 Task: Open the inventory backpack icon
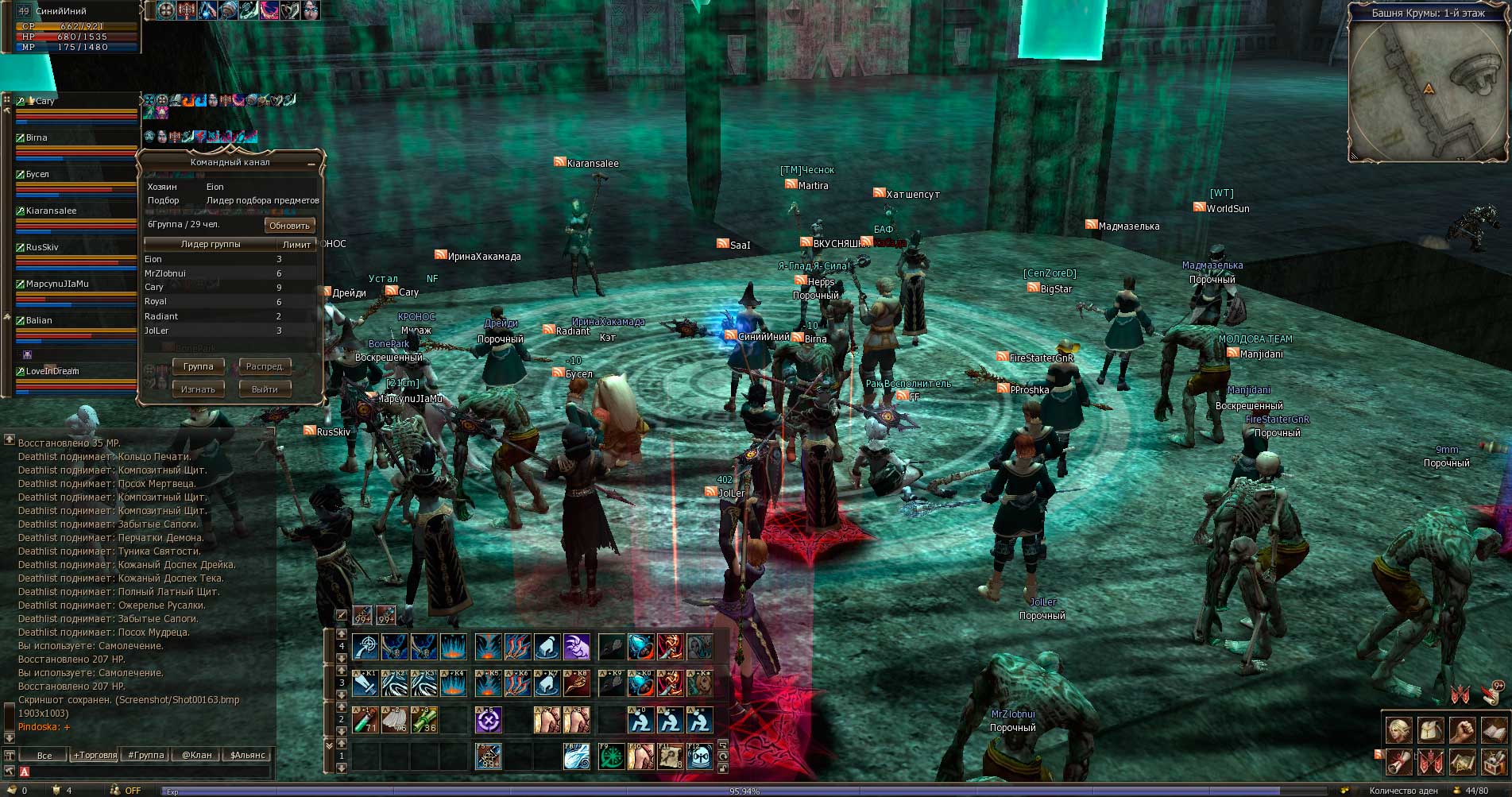[1430, 729]
